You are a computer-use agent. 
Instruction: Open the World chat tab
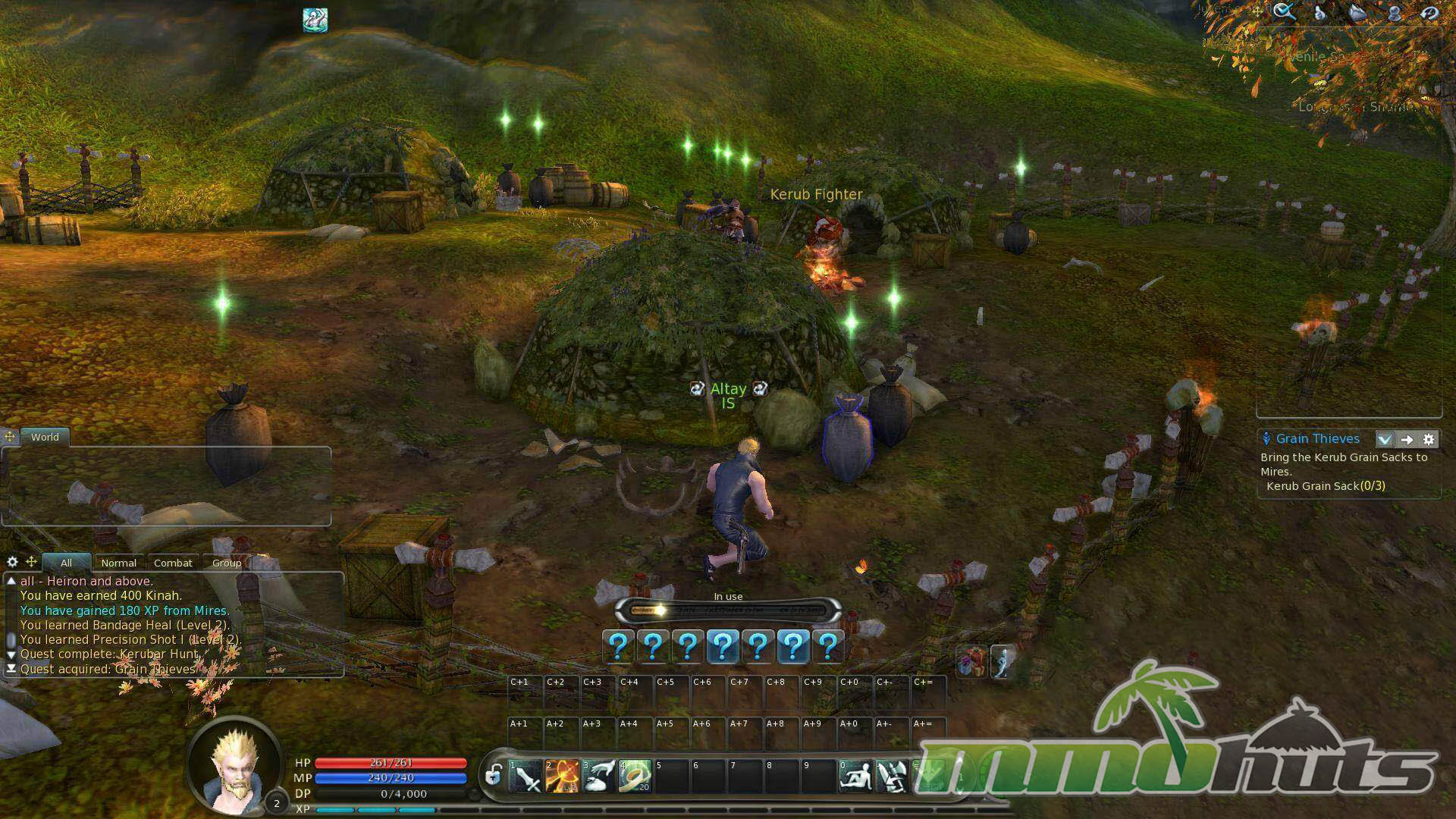(x=45, y=437)
